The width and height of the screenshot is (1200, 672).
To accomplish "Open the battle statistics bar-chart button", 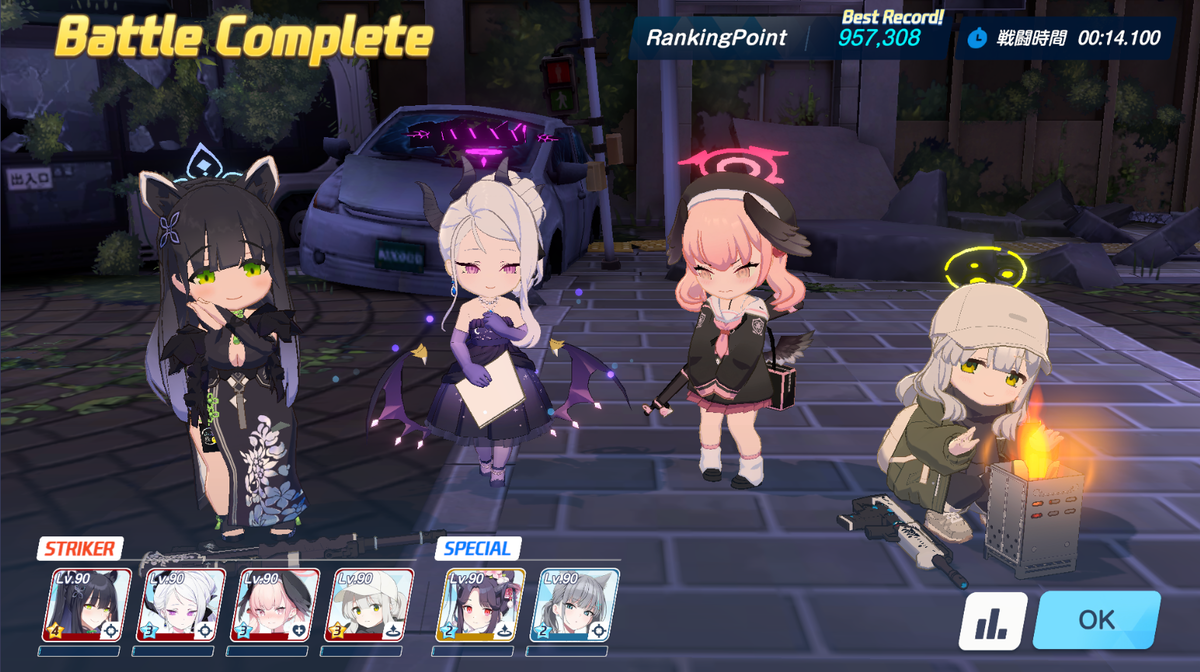I will [993, 621].
